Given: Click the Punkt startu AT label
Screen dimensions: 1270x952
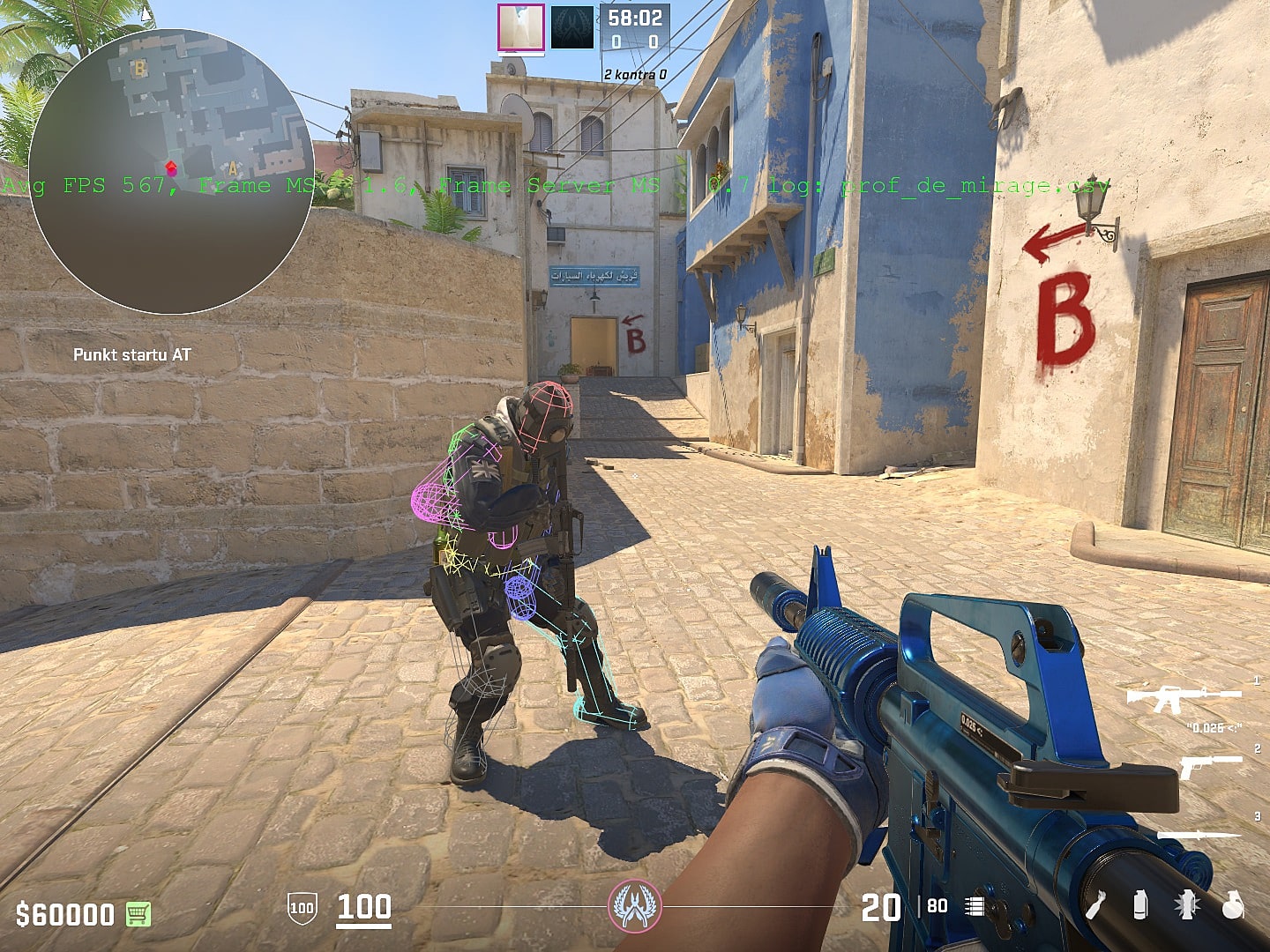Looking at the screenshot, I should [134, 355].
